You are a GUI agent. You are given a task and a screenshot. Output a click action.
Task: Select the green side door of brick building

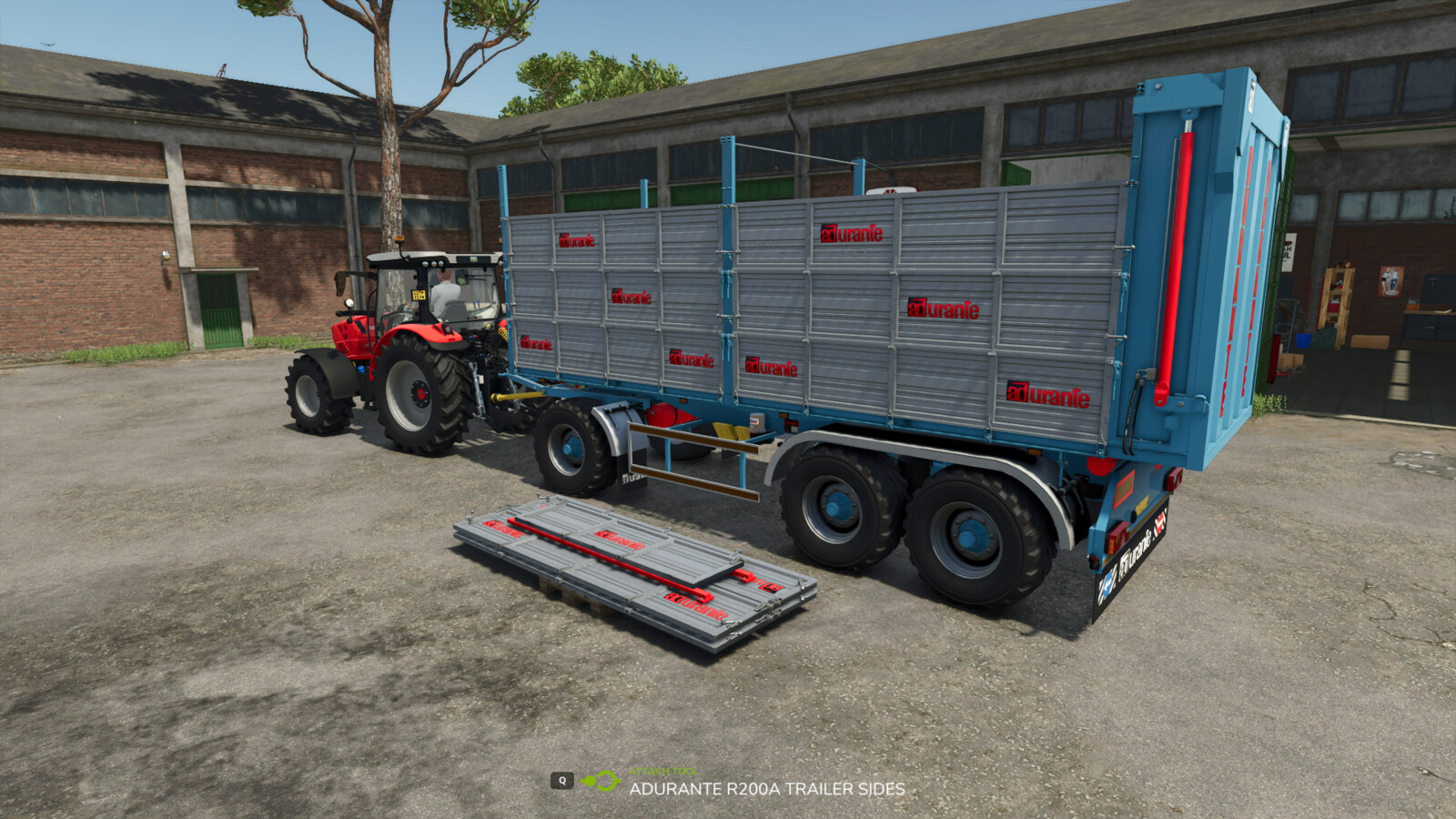[218, 309]
